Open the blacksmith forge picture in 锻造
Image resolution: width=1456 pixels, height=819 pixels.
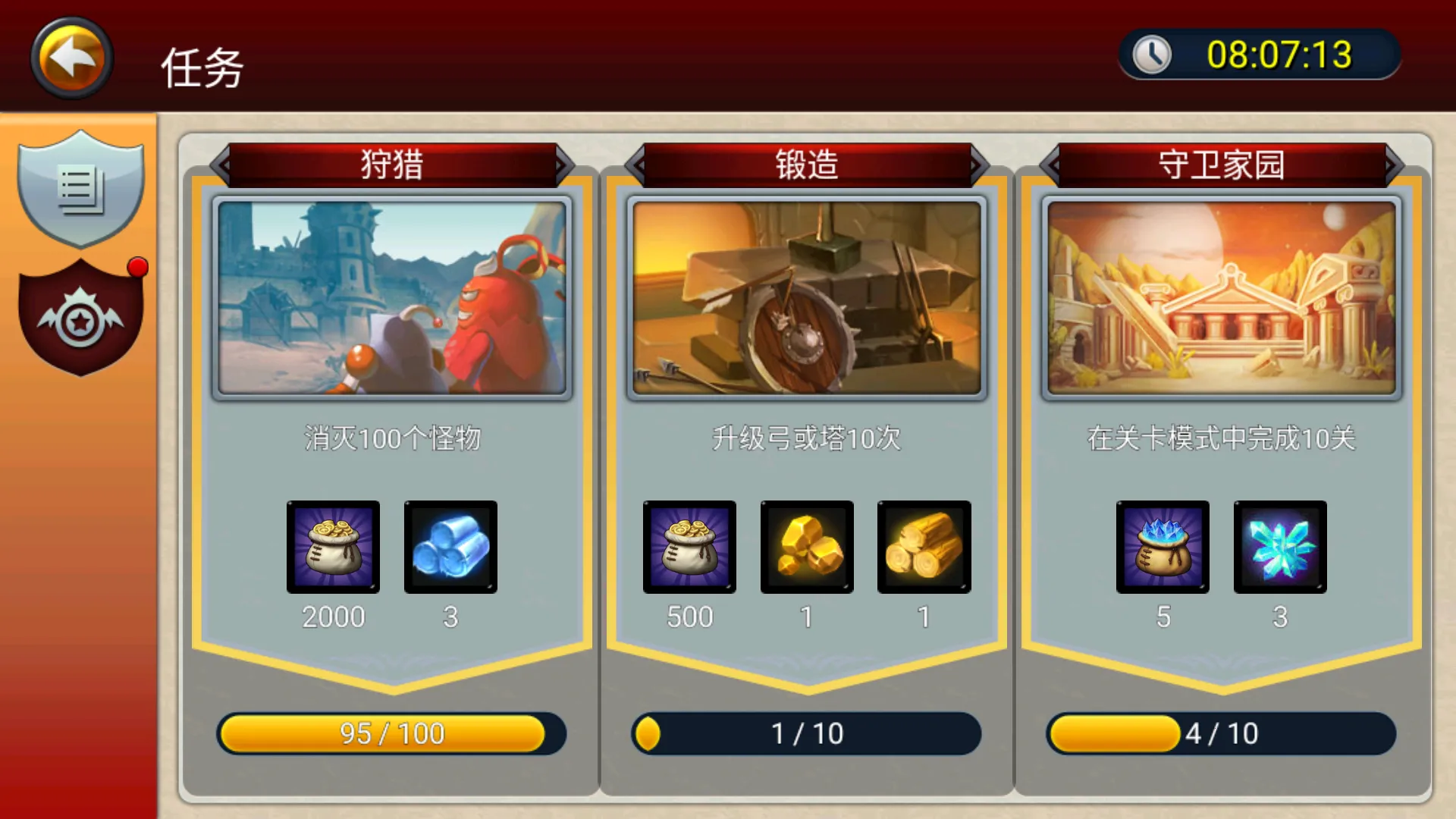click(806, 297)
